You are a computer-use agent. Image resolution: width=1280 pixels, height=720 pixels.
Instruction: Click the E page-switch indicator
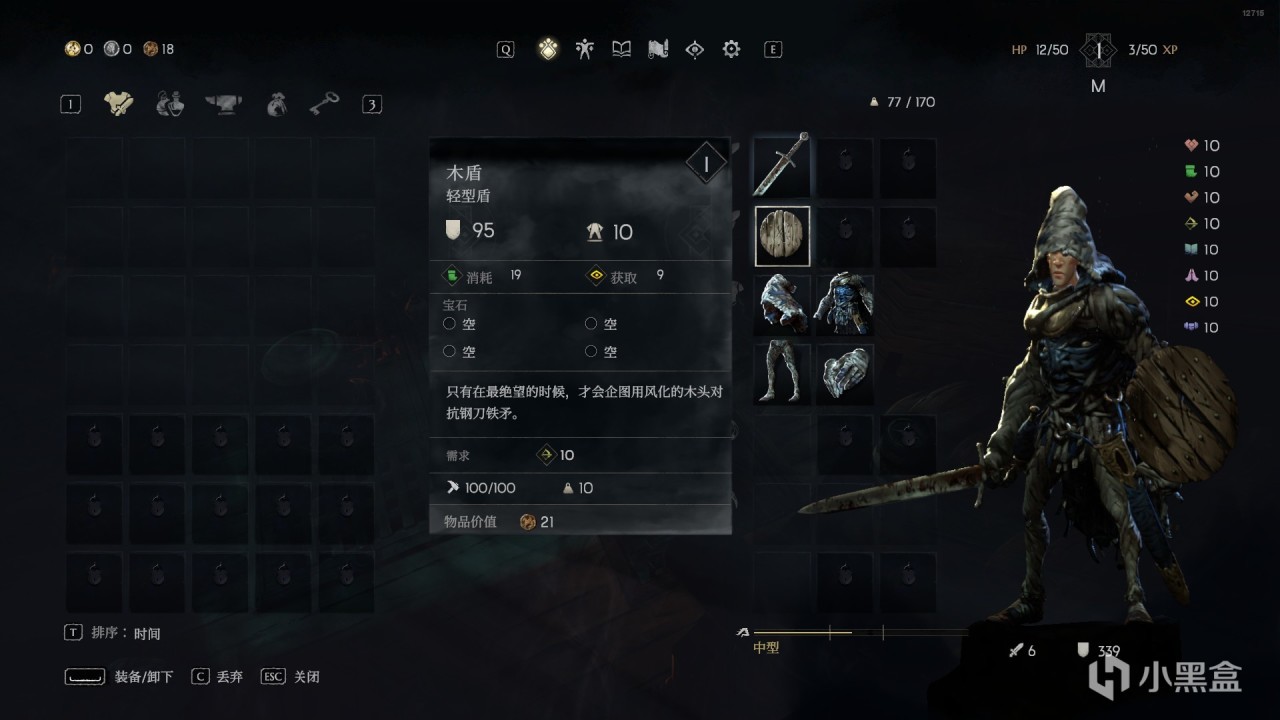[x=772, y=48]
